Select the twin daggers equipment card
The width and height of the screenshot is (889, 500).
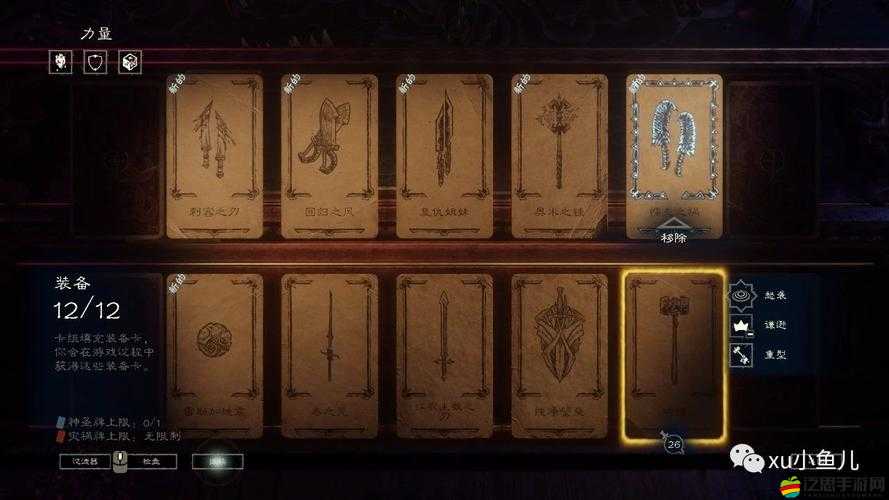point(215,155)
